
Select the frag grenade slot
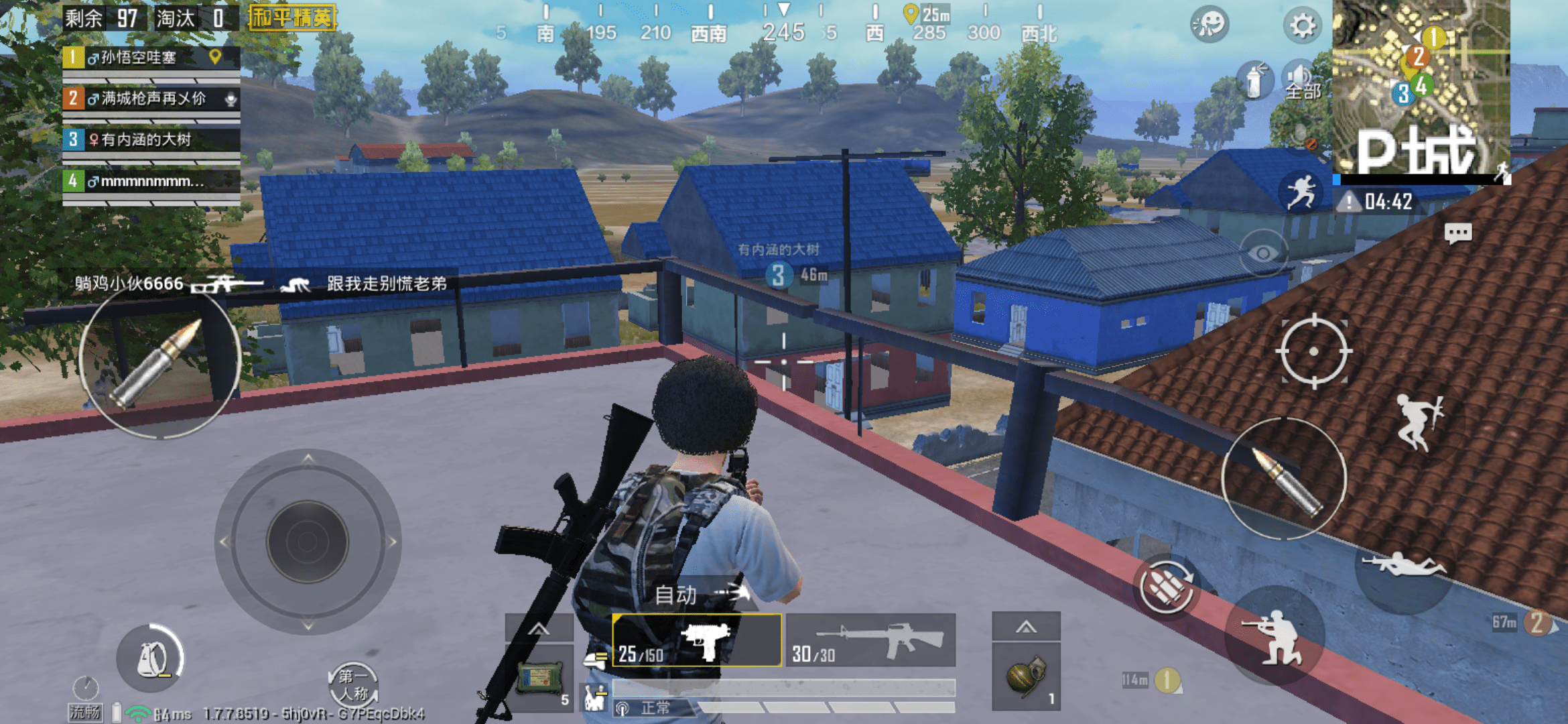1026,676
